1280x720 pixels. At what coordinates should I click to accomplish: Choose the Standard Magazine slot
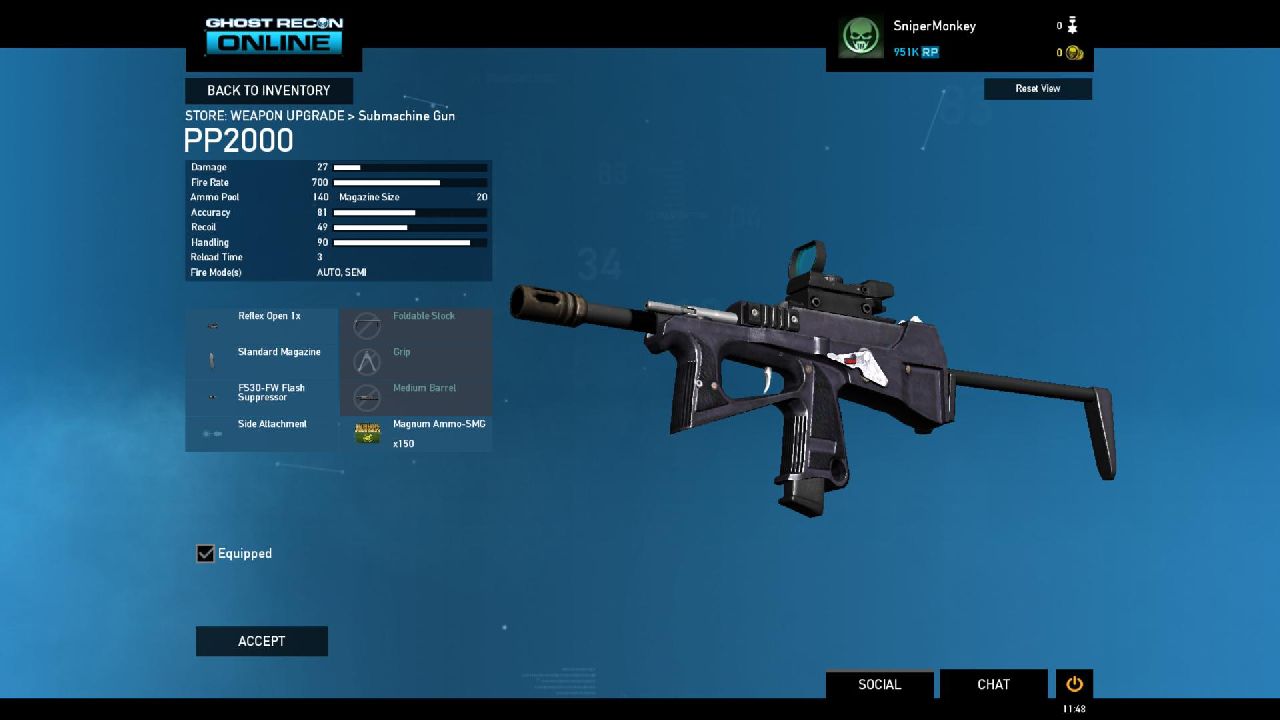coord(262,361)
